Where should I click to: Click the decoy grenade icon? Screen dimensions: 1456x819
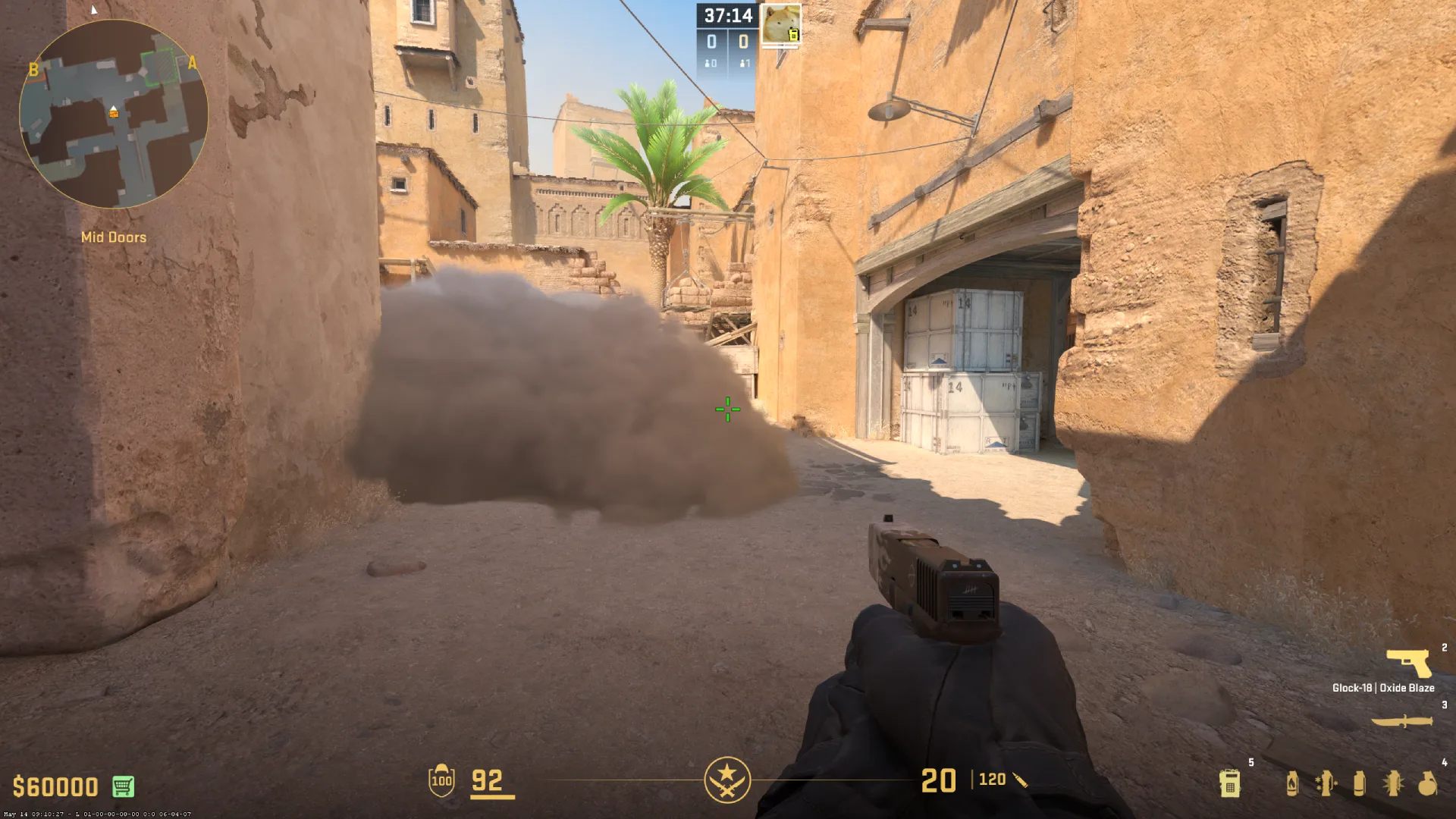pos(1327,783)
